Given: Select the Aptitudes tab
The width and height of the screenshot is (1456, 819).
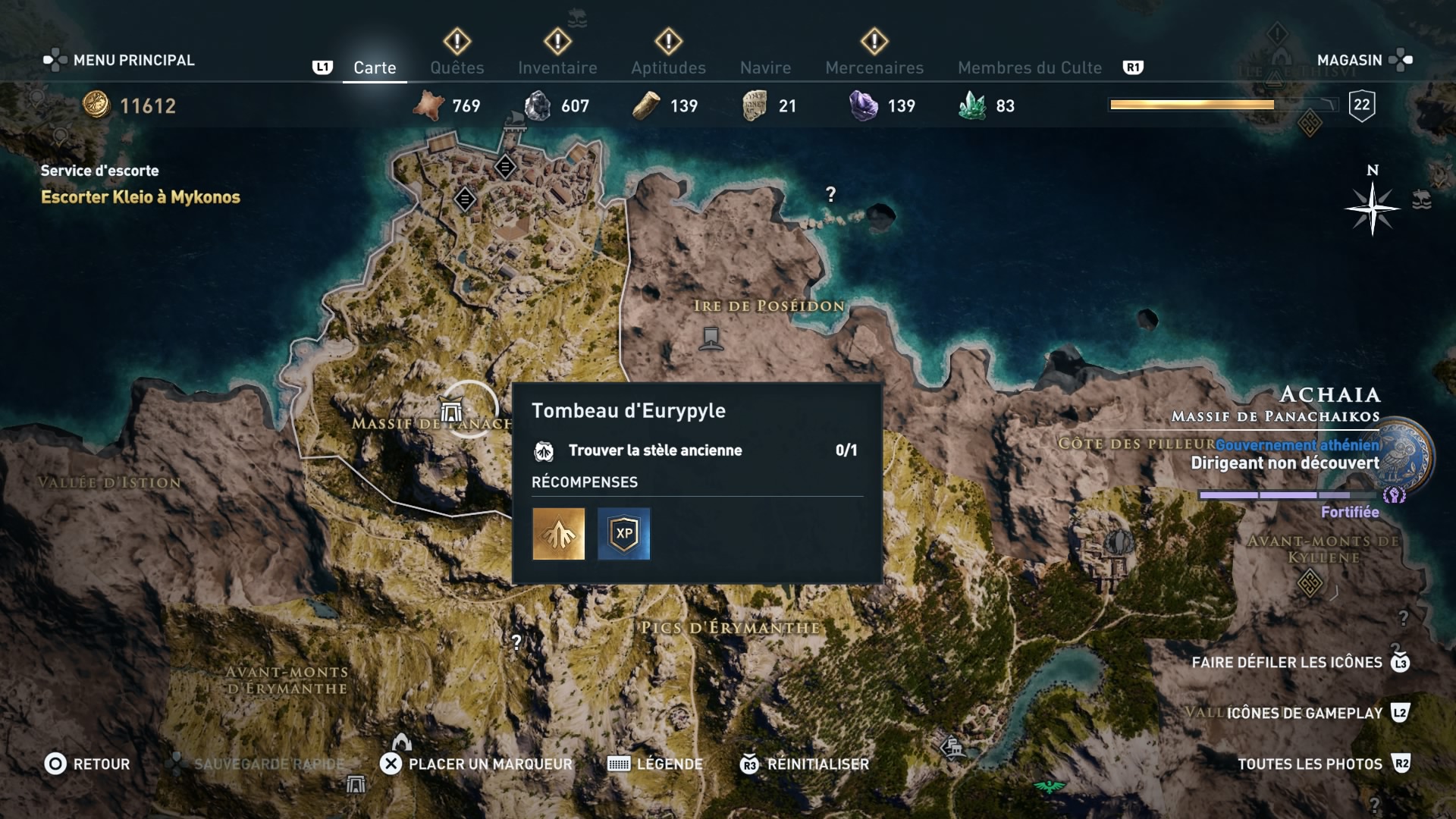Looking at the screenshot, I should [668, 67].
